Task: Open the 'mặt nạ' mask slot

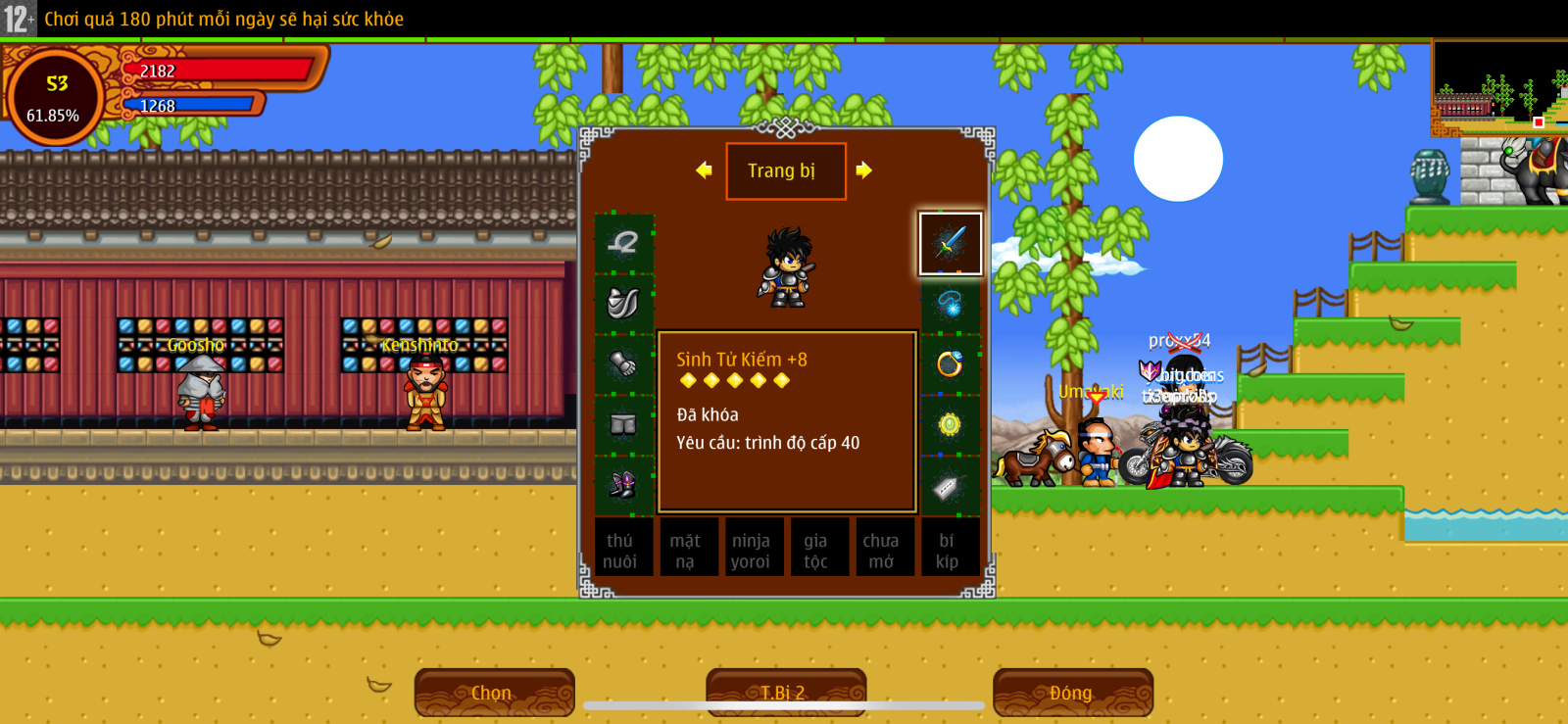Action: (685, 551)
